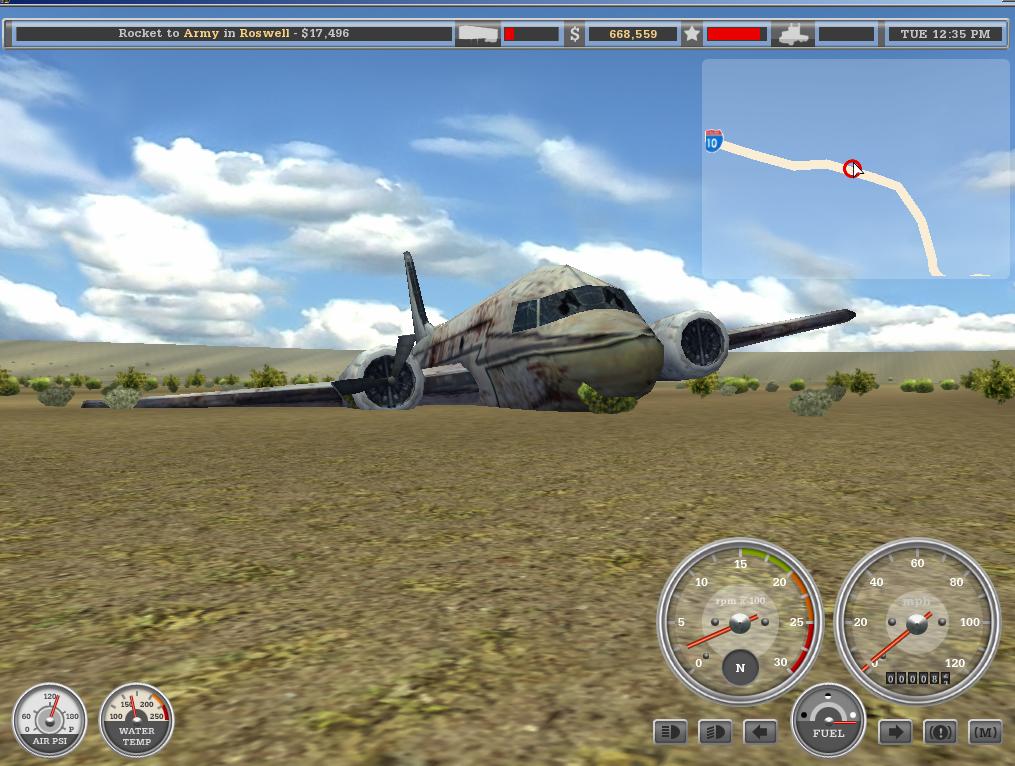Toggle the low beam headlights button
1015x766 pixels.
[x=715, y=733]
